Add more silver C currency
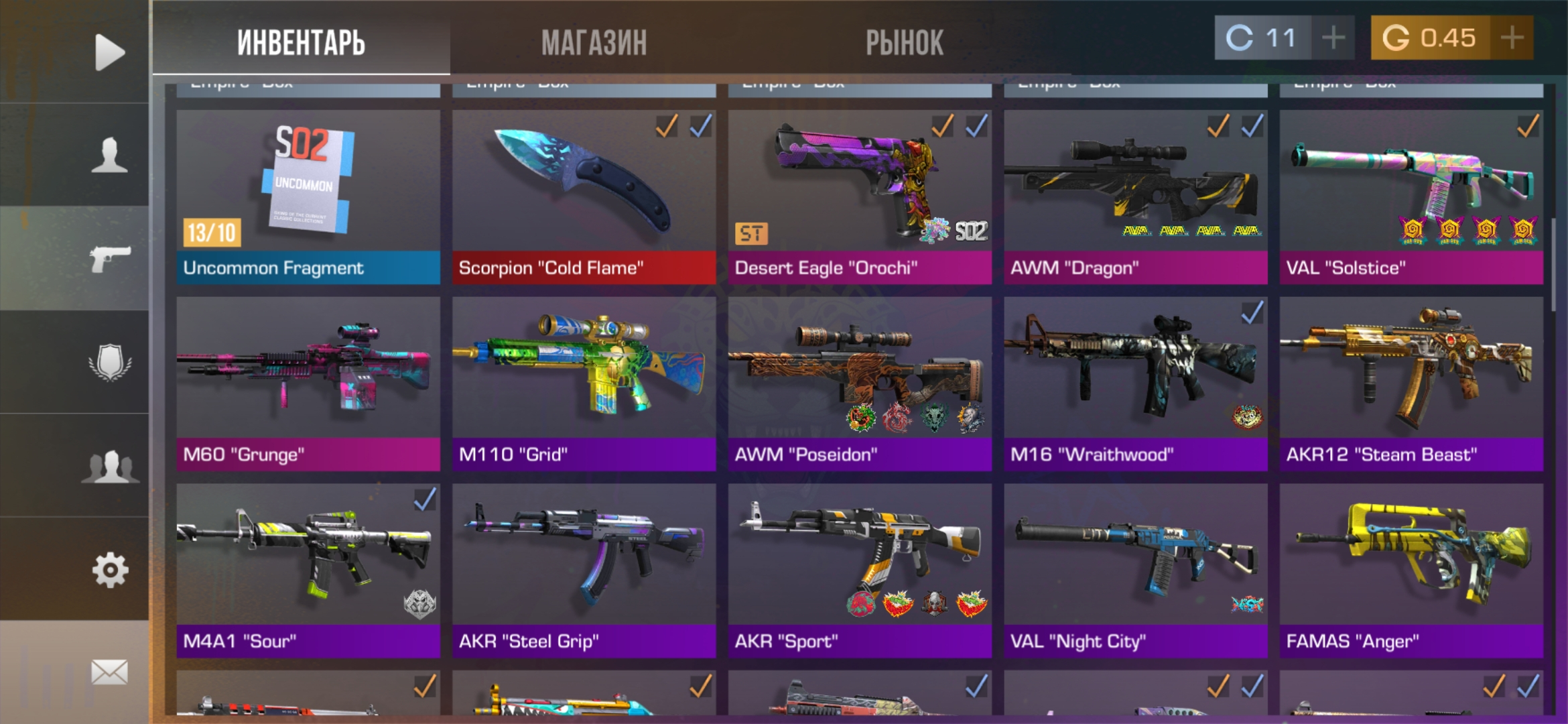The width and height of the screenshot is (1568, 724). [x=1333, y=38]
